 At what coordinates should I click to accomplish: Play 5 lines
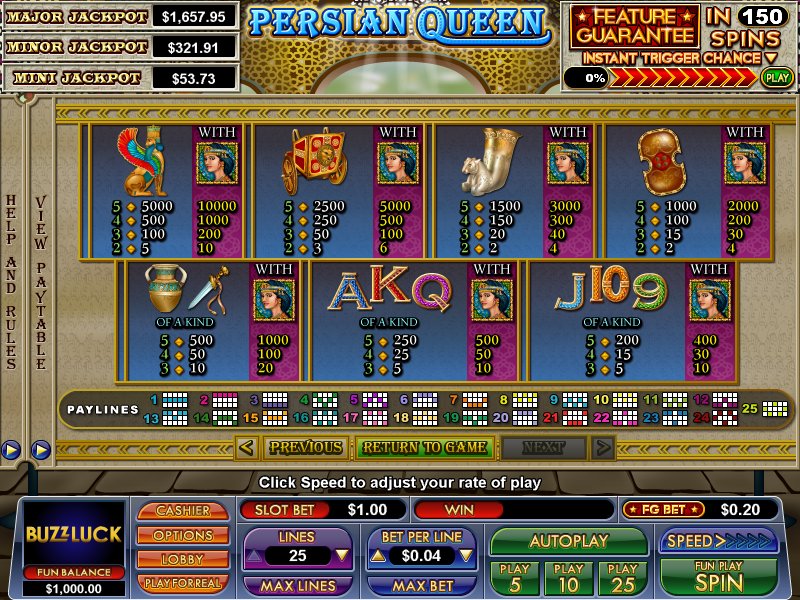pos(515,577)
